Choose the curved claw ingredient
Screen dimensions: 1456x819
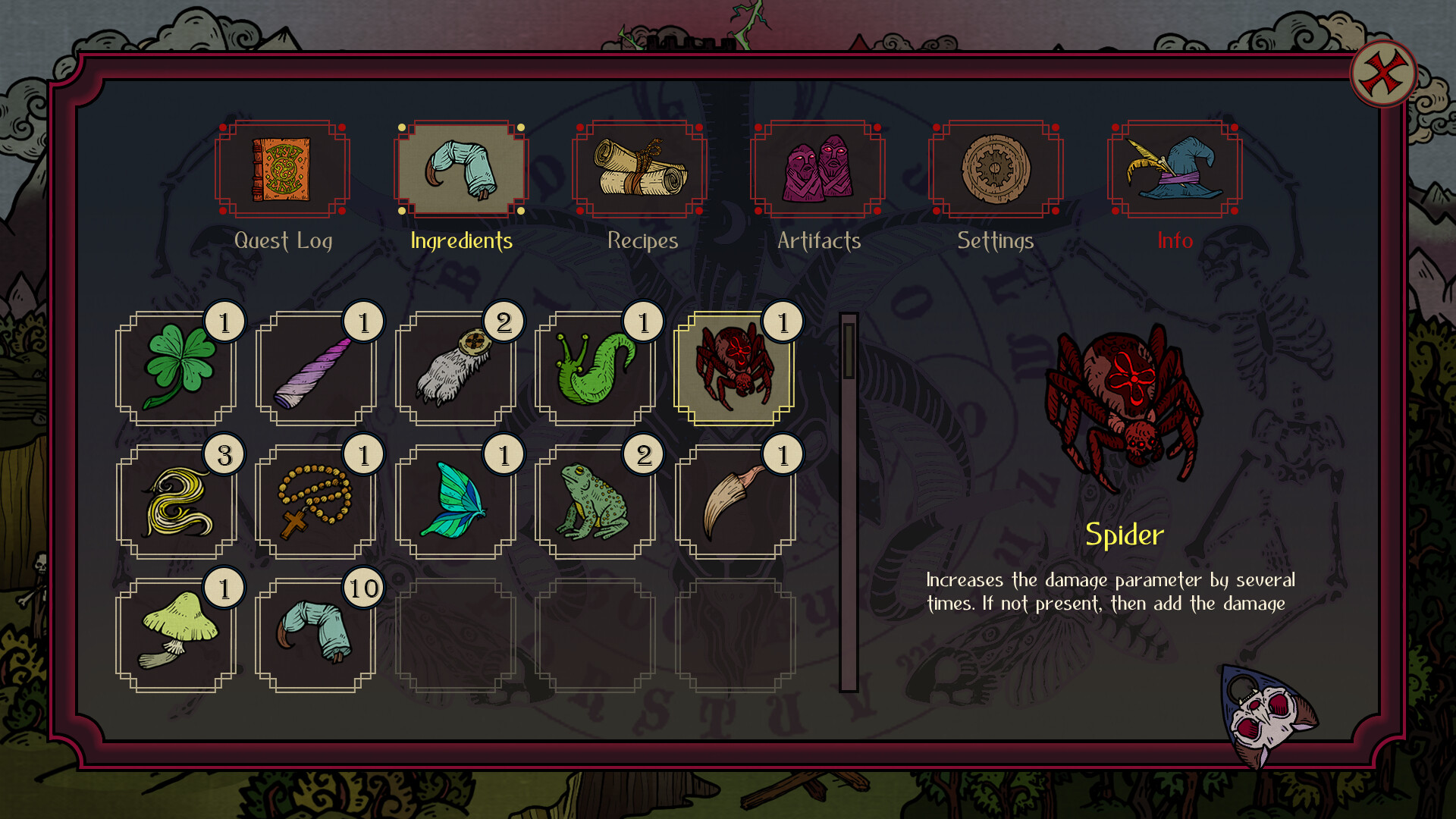pyautogui.click(x=734, y=502)
